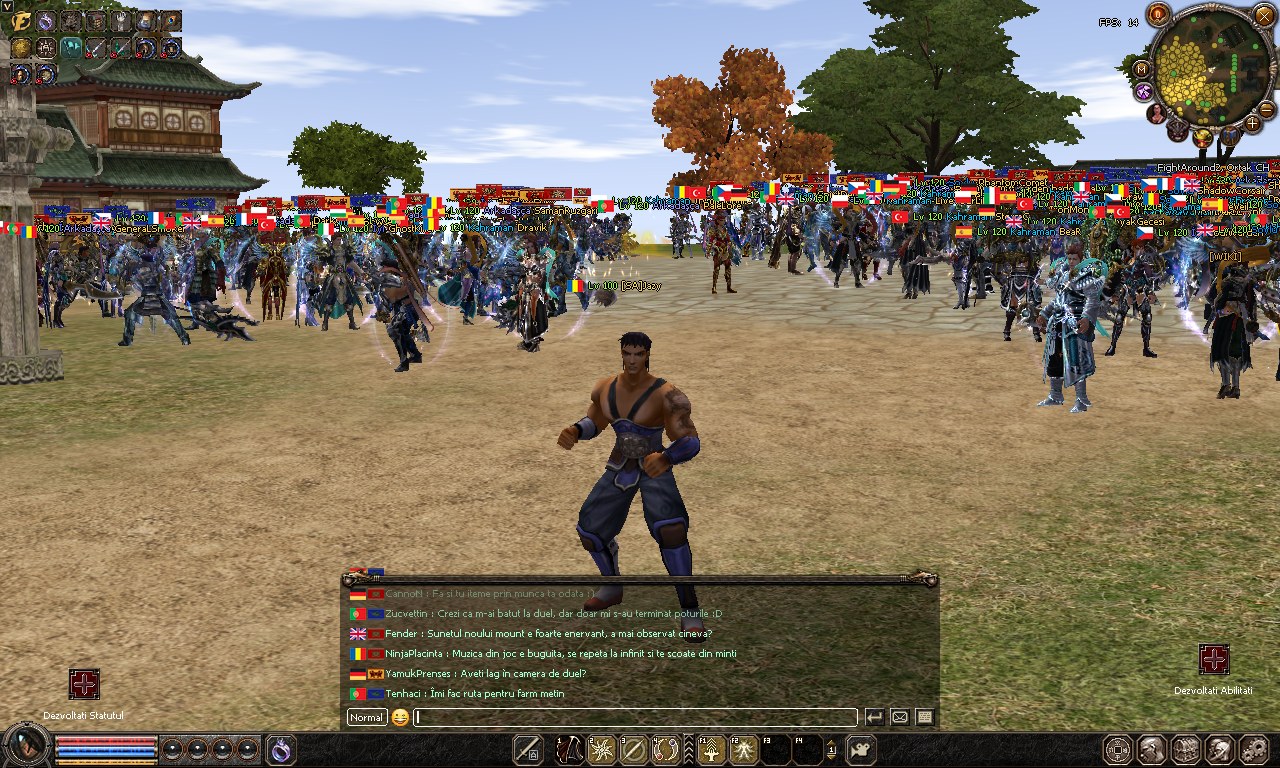Open Dezvoltati Statutul red cross button
The width and height of the screenshot is (1280, 768).
tap(84, 685)
